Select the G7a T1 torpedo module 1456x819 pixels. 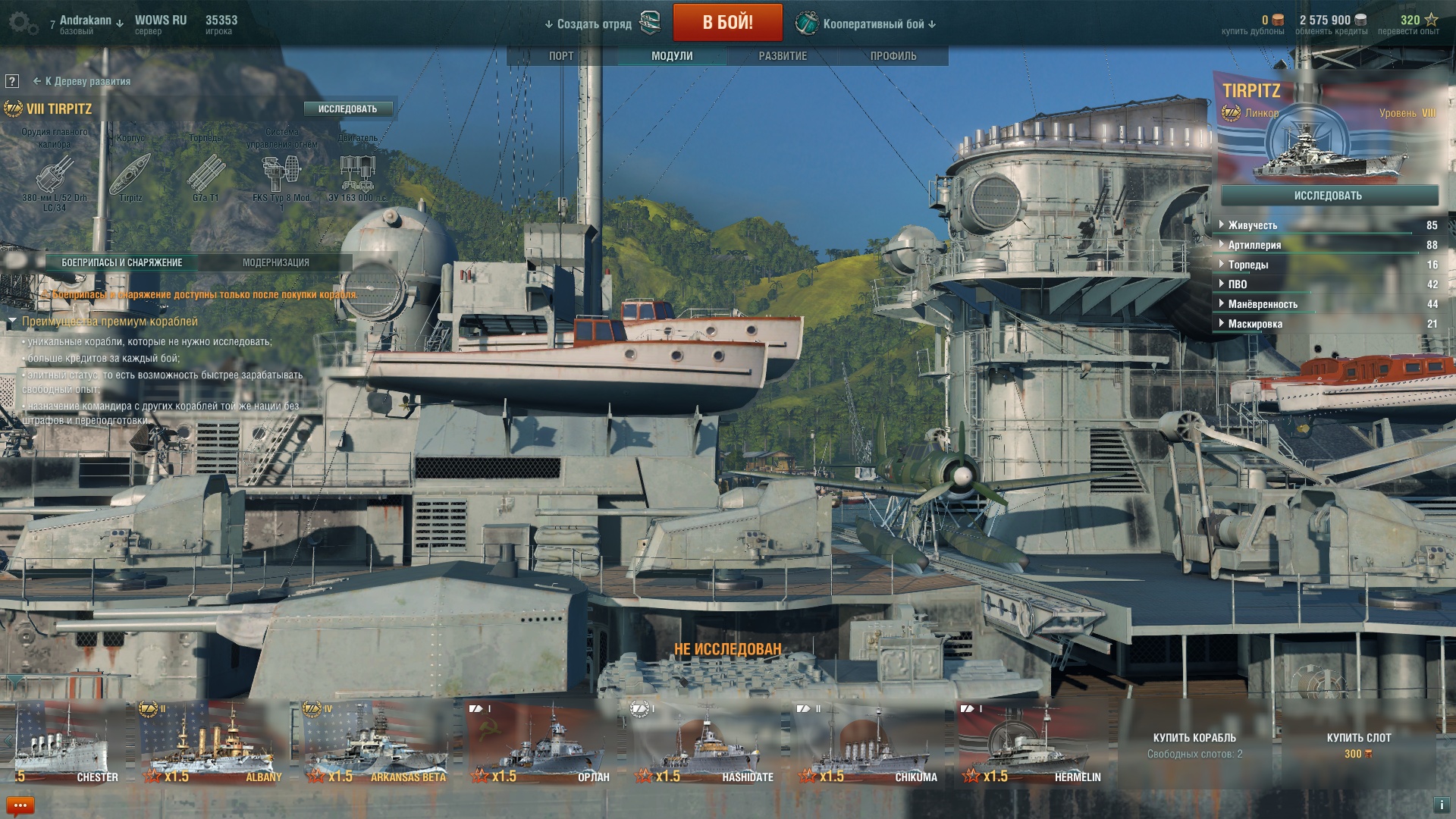pos(206,174)
